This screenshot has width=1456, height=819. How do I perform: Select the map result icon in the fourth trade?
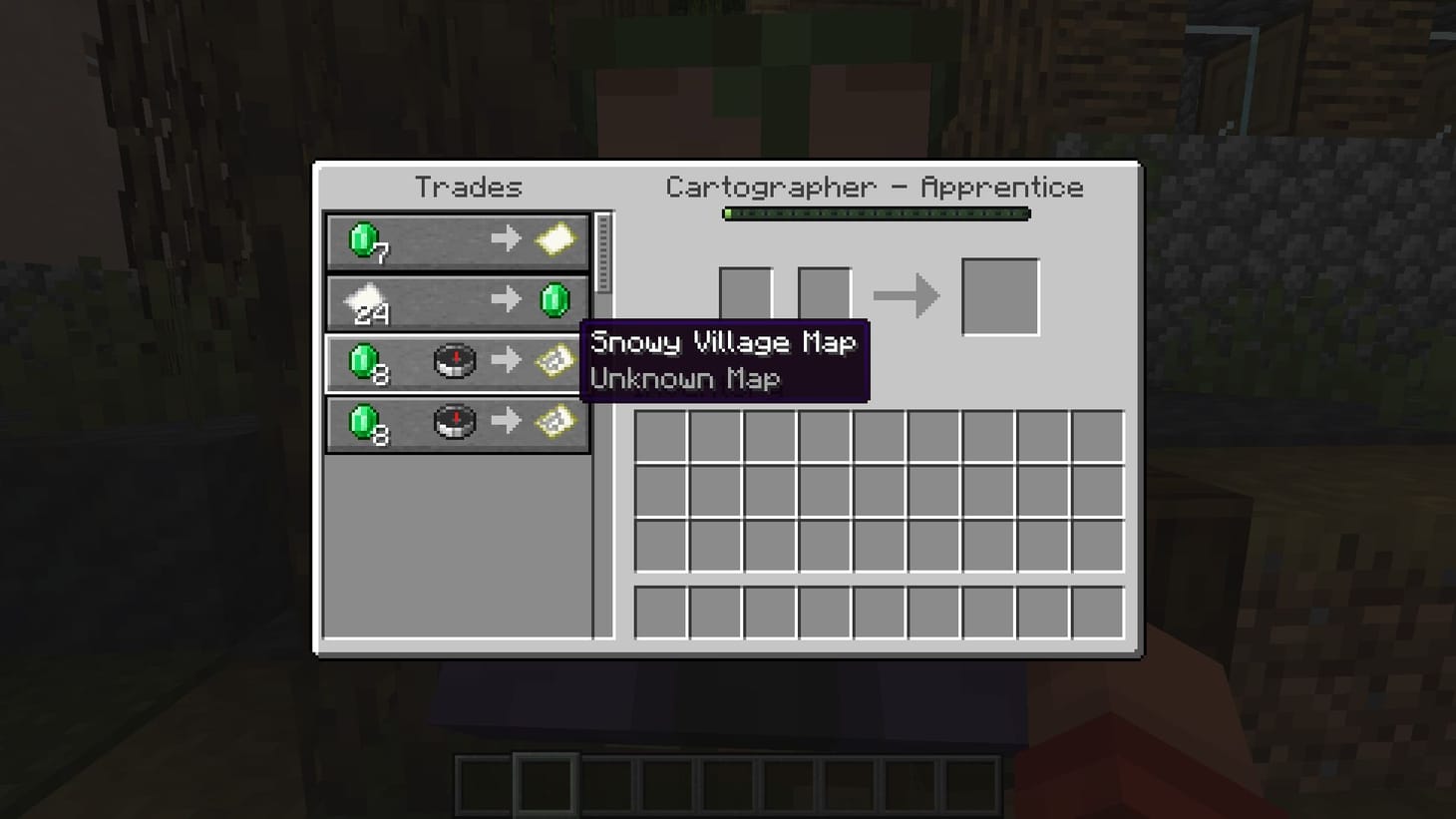(553, 422)
